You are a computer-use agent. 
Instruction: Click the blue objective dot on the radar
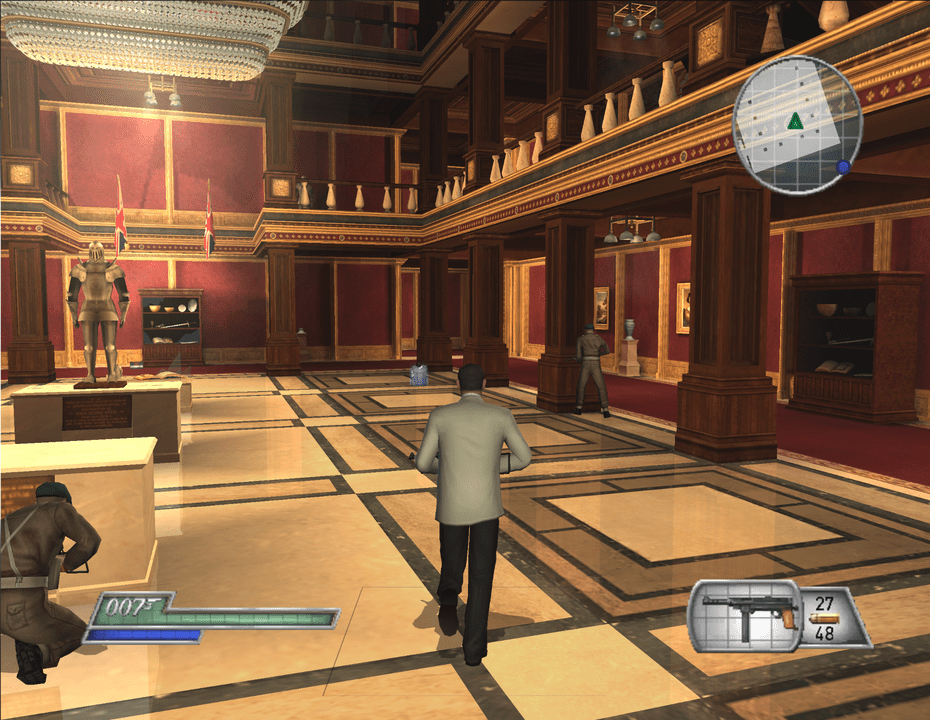[843, 167]
